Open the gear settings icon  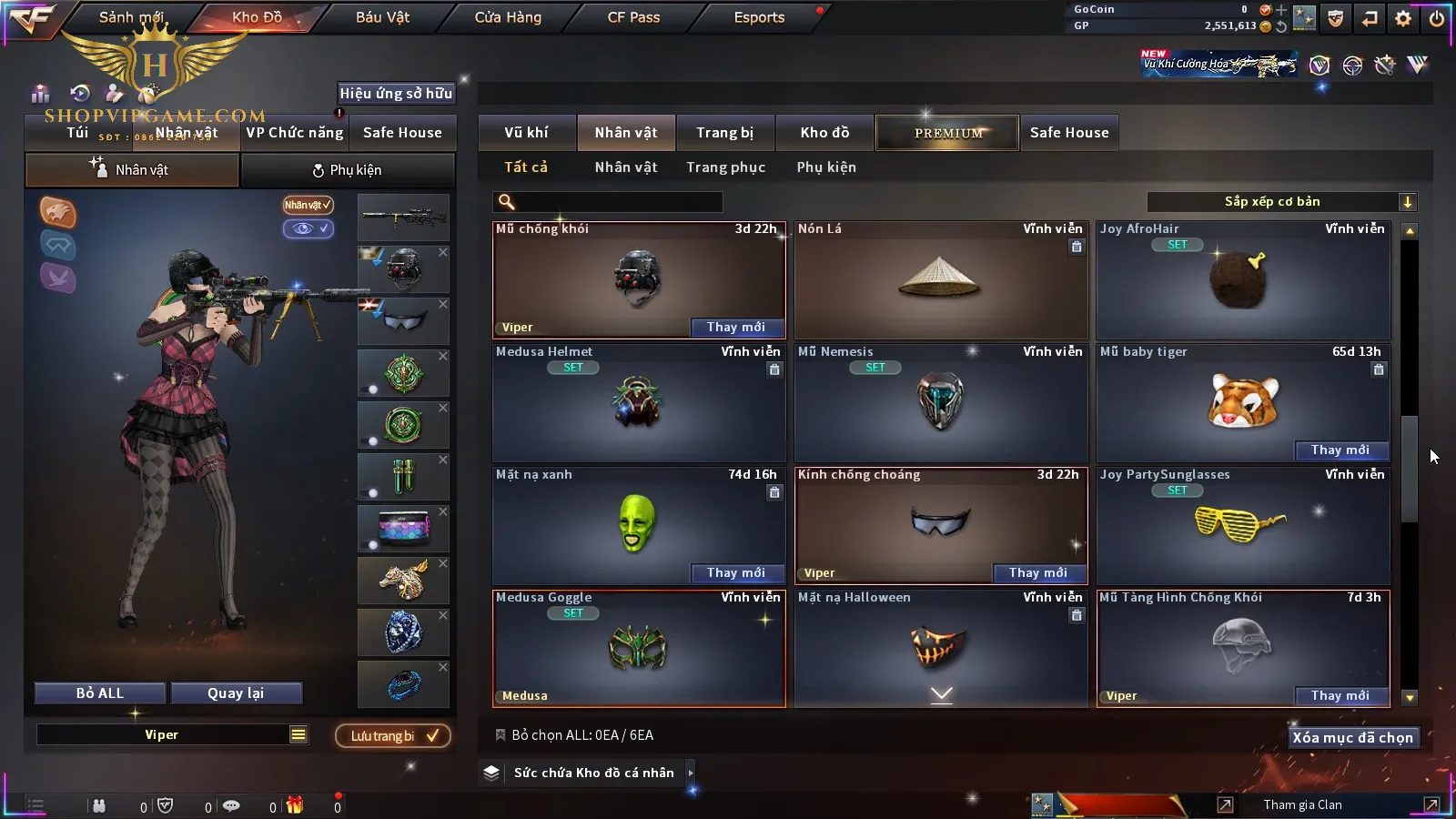pyautogui.click(x=1403, y=18)
